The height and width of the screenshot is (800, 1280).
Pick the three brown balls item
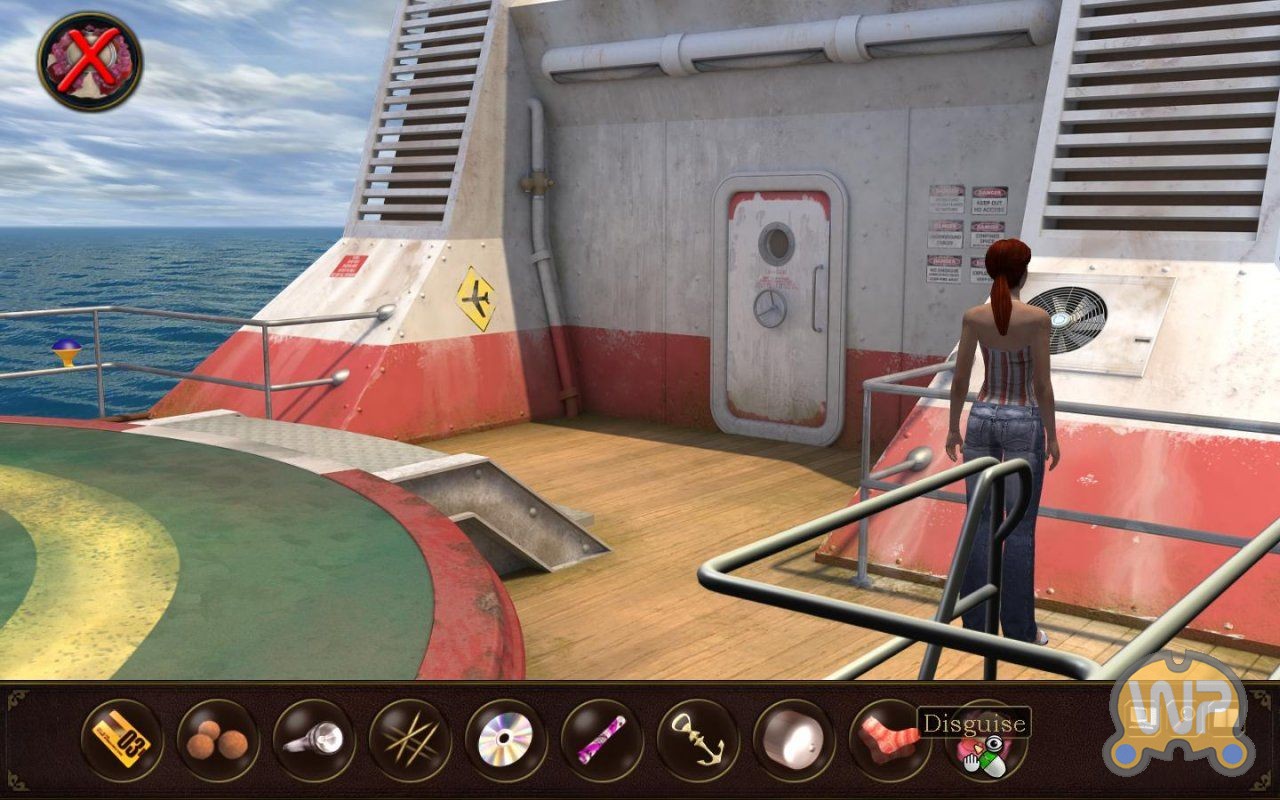(217, 740)
